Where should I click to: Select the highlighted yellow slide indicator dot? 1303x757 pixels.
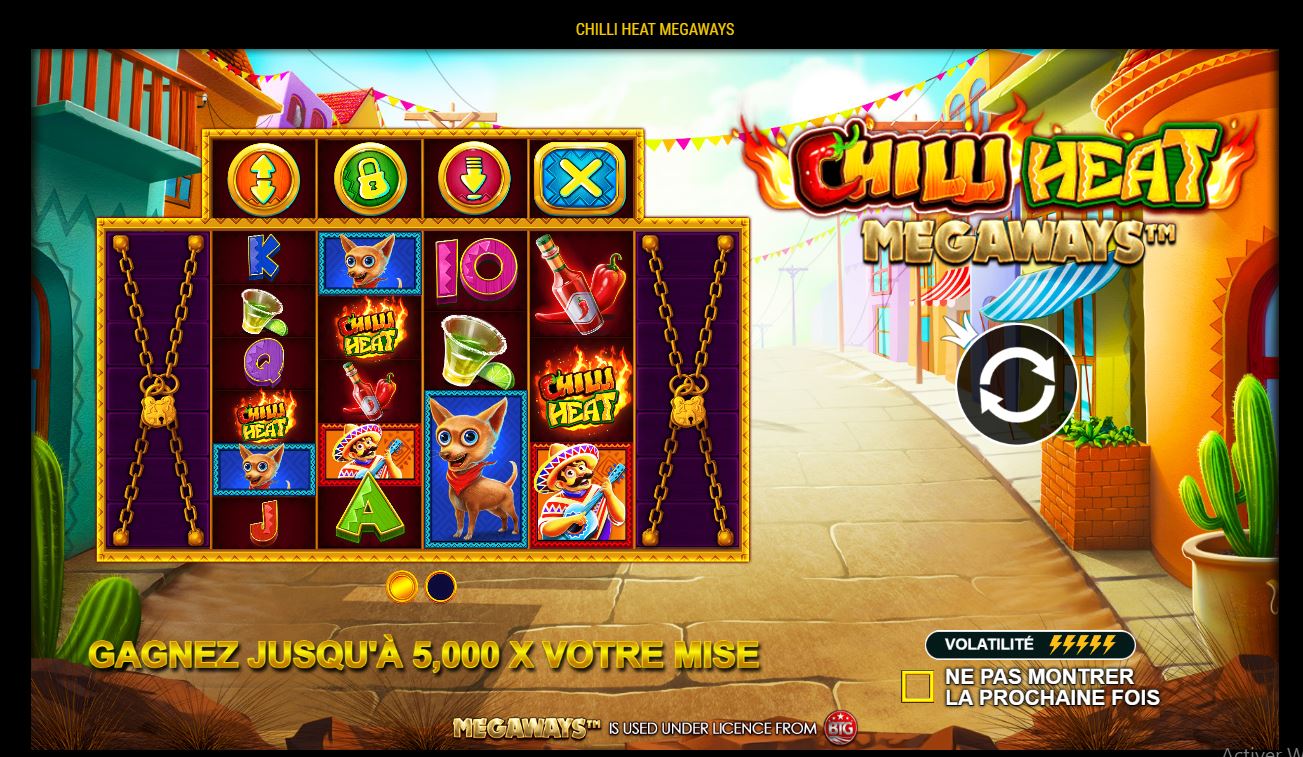click(401, 586)
